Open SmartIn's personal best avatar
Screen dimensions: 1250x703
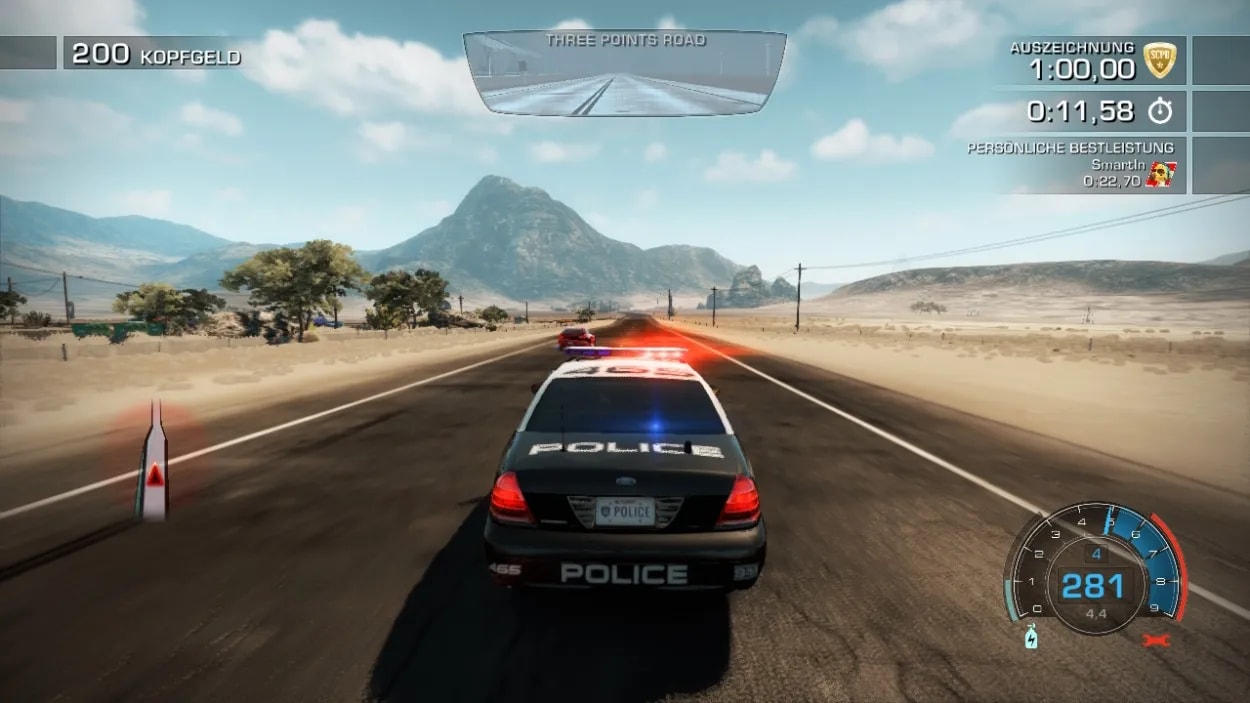coord(1160,175)
